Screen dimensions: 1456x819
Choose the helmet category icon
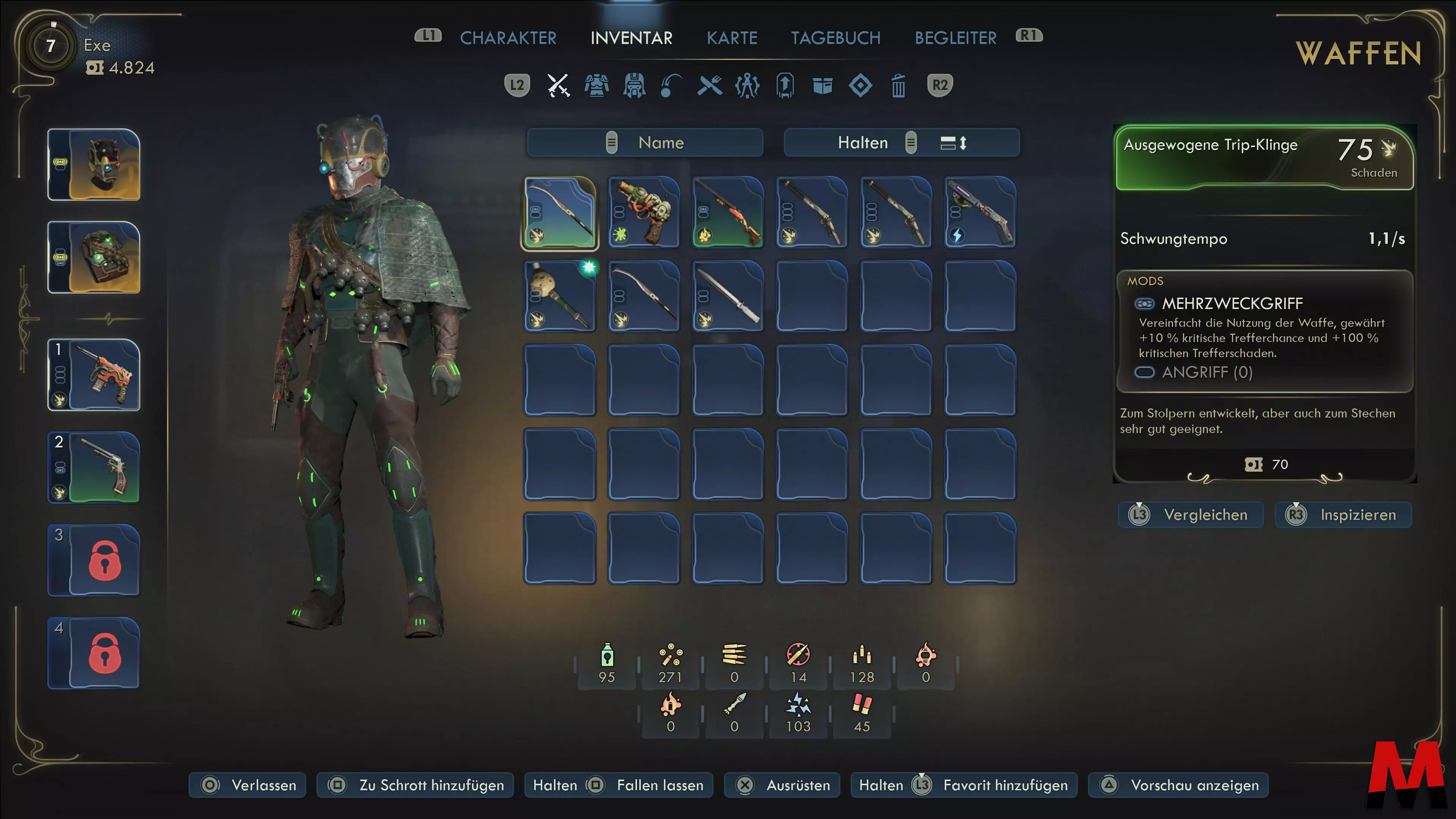634,86
